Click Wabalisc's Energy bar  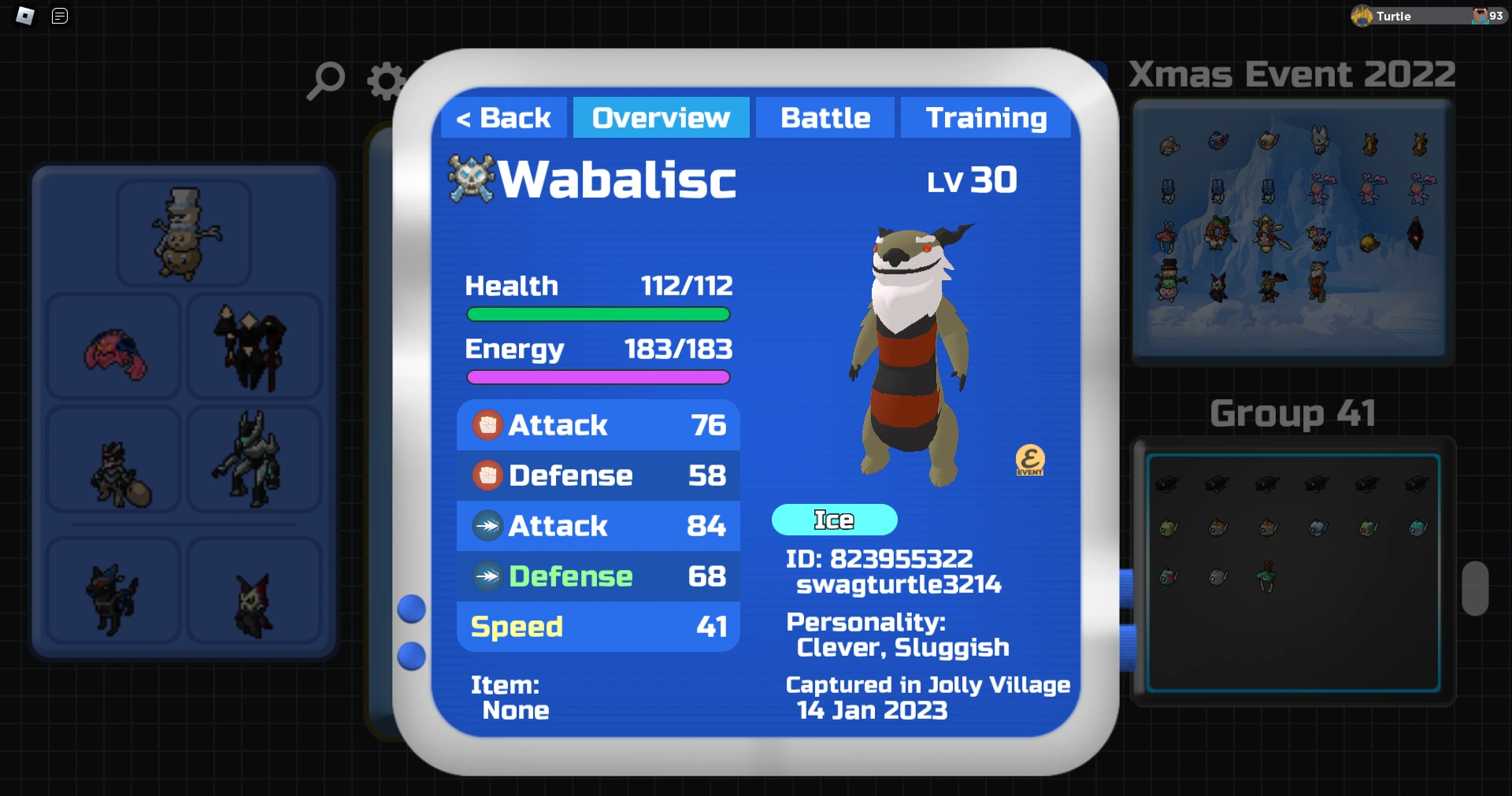[598, 377]
